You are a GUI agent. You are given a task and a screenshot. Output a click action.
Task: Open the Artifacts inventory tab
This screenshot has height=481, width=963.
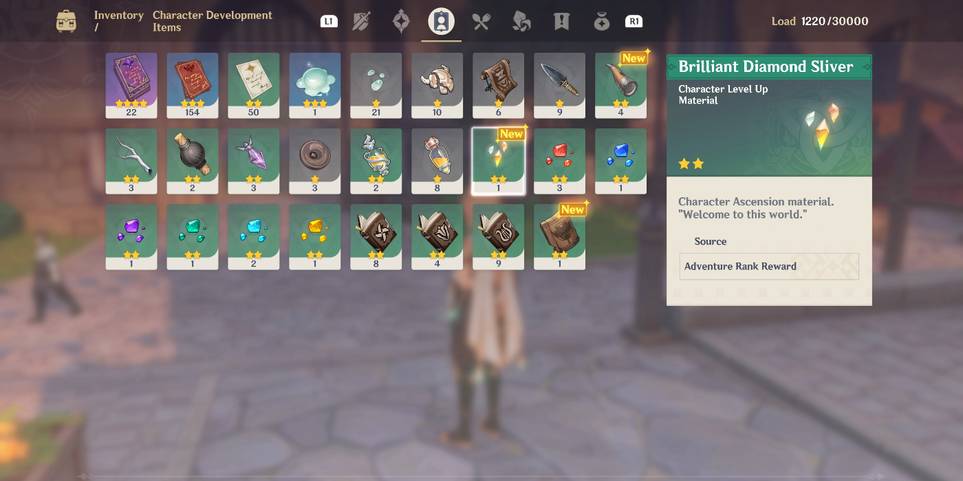point(401,21)
